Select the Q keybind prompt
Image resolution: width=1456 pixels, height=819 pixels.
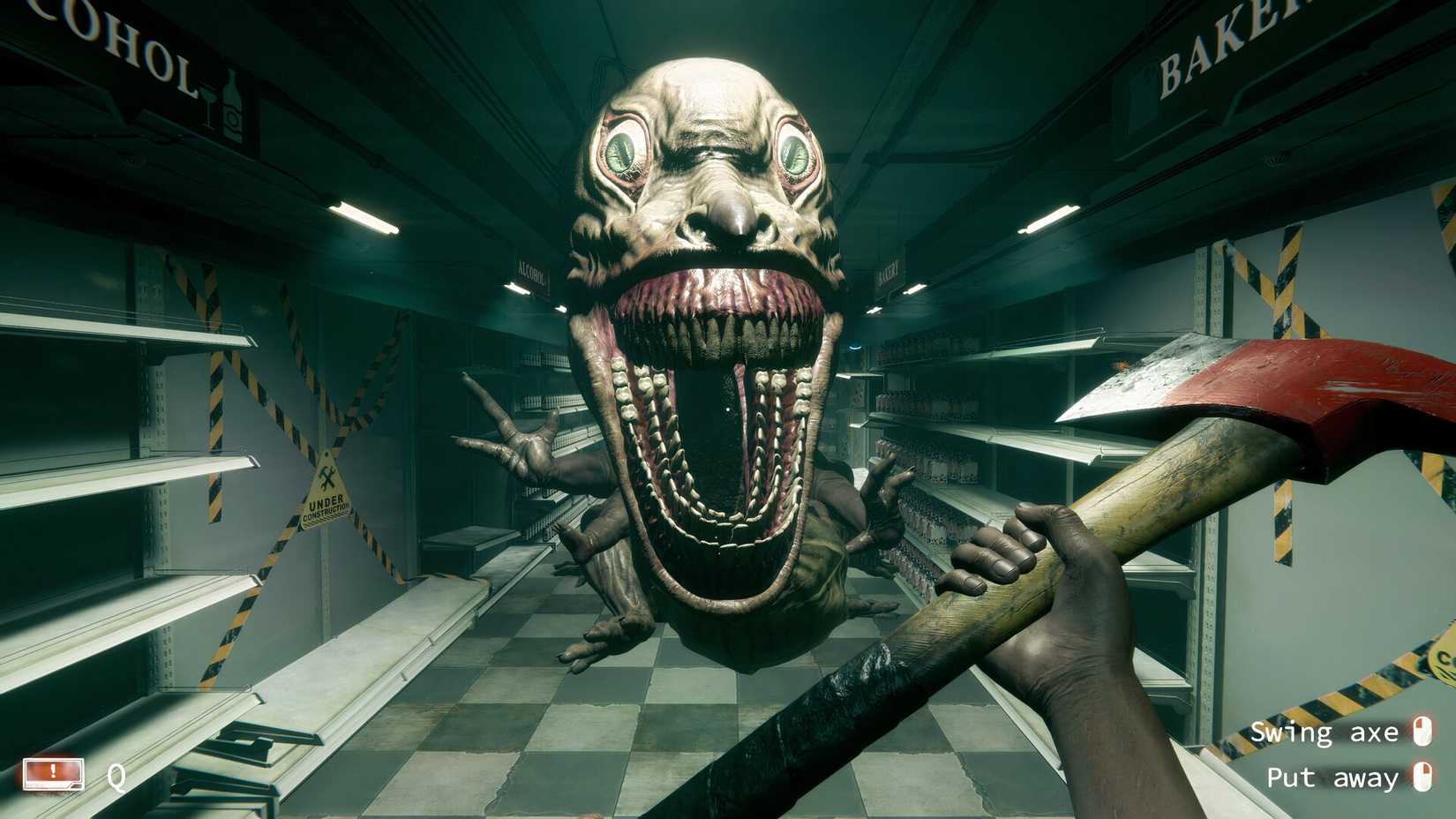[117, 776]
